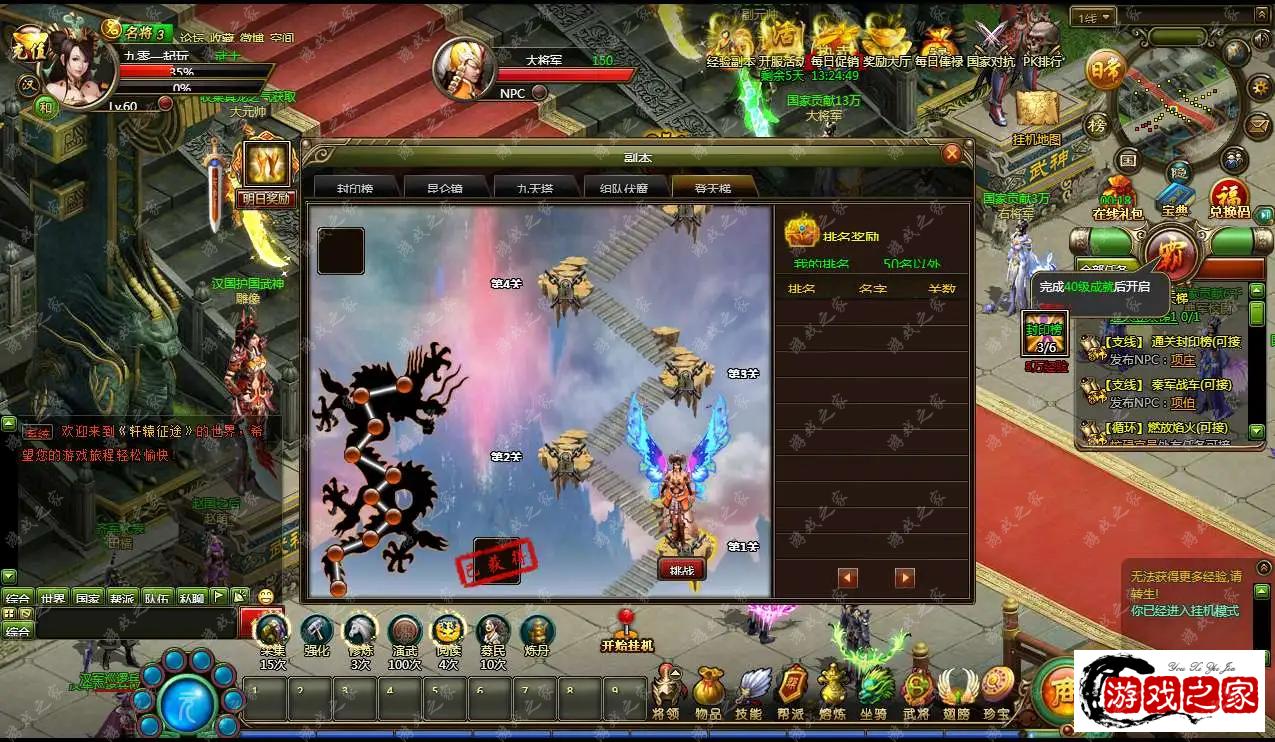Go to next ranking page arrow
Image resolution: width=1275 pixels, height=742 pixels.
[905, 578]
